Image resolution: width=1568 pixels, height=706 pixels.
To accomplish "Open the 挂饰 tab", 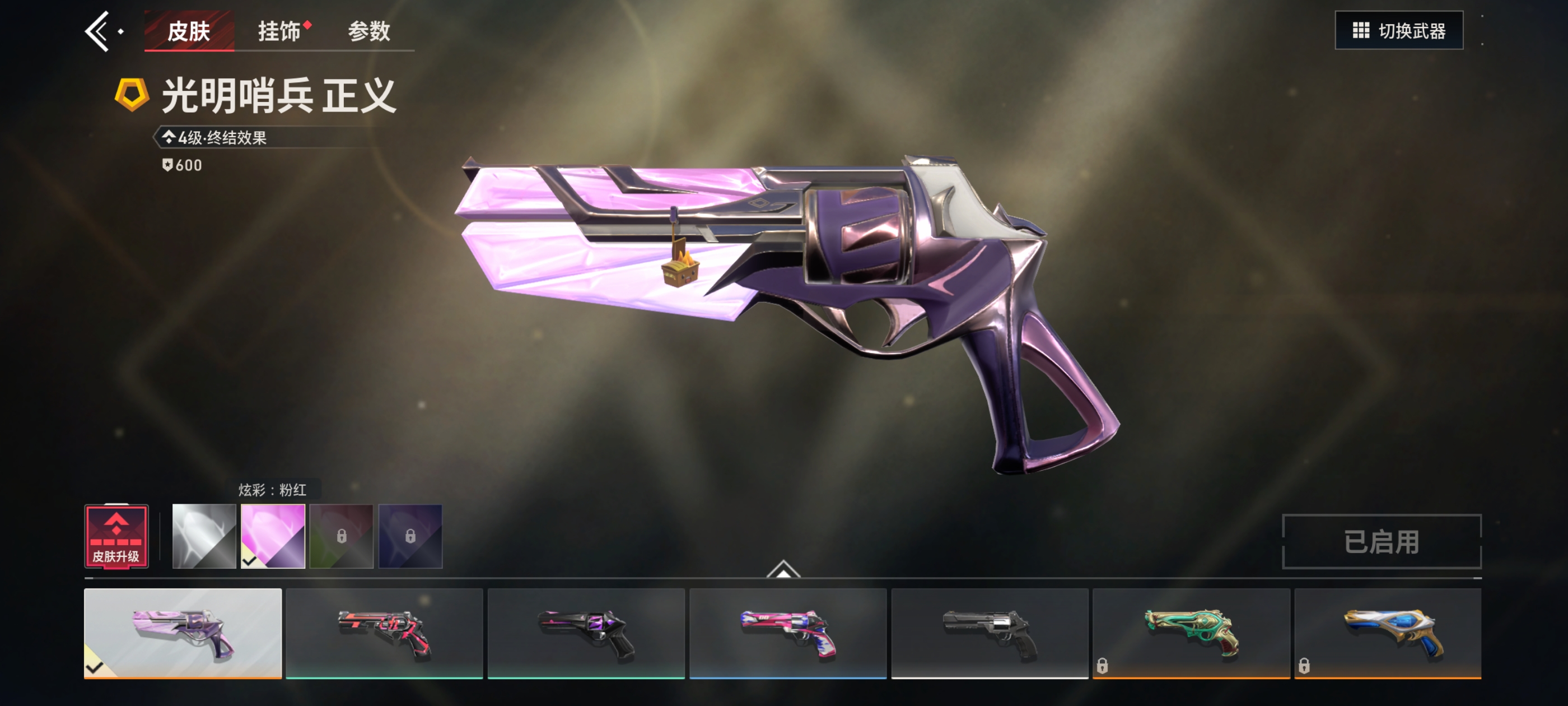I will (280, 31).
